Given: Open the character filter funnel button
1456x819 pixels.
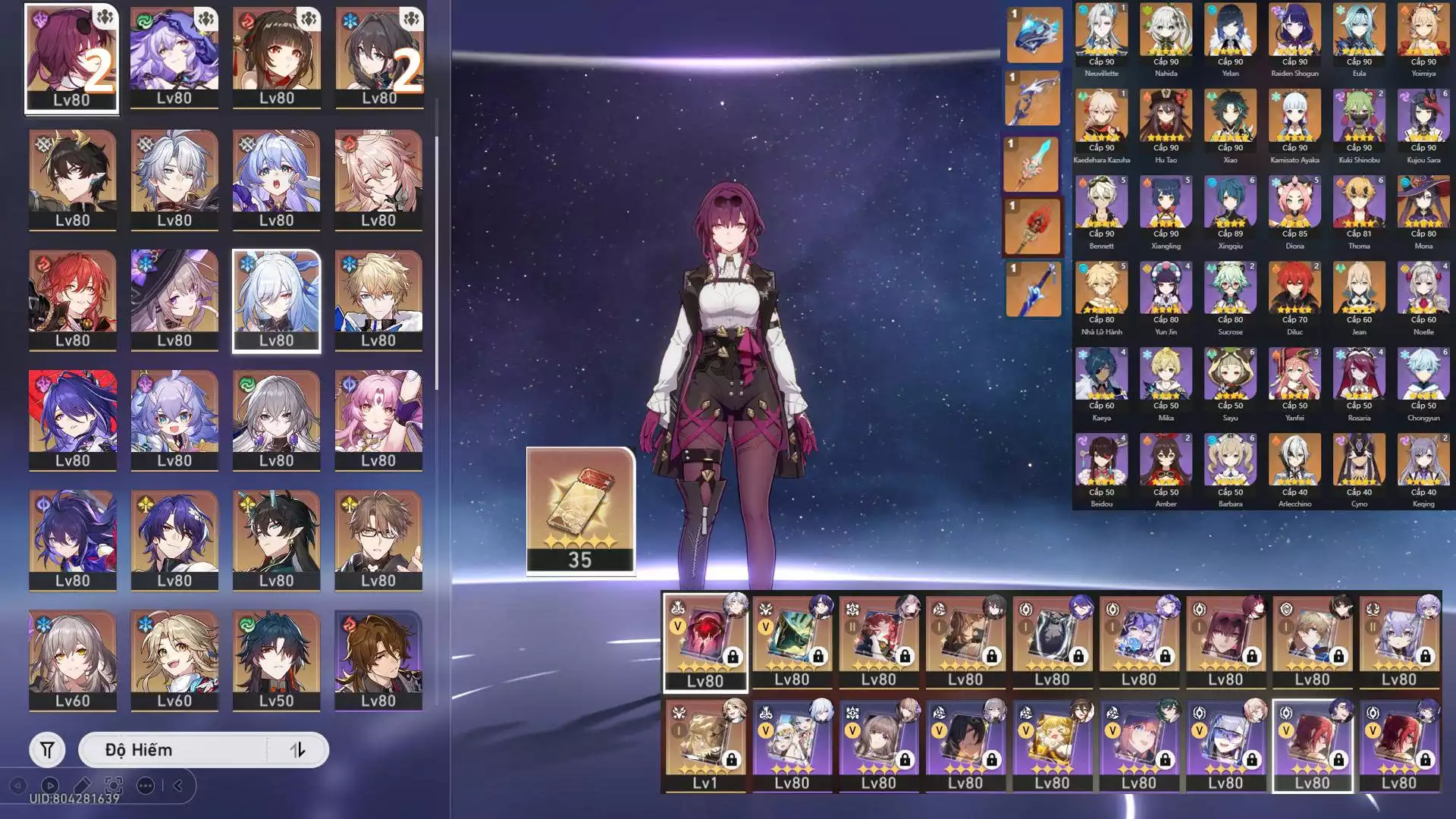Looking at the screenshot, I should coord(47,750).
